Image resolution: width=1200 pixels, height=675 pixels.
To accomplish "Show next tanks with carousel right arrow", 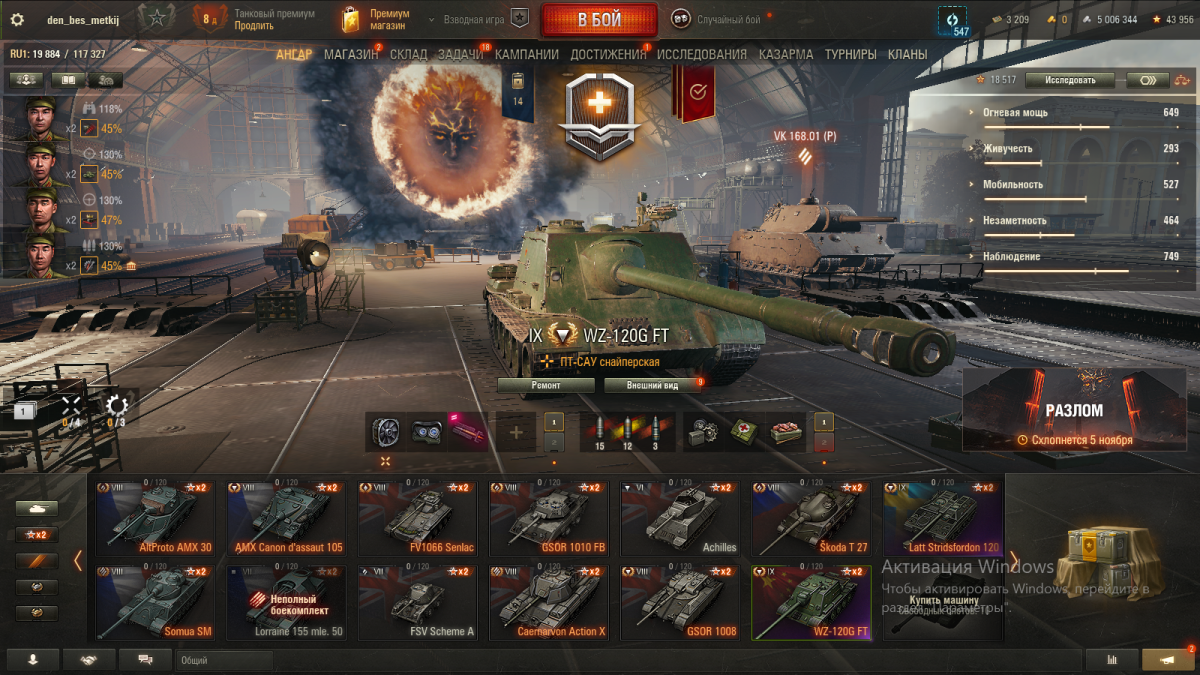I will coord(1013,560).
